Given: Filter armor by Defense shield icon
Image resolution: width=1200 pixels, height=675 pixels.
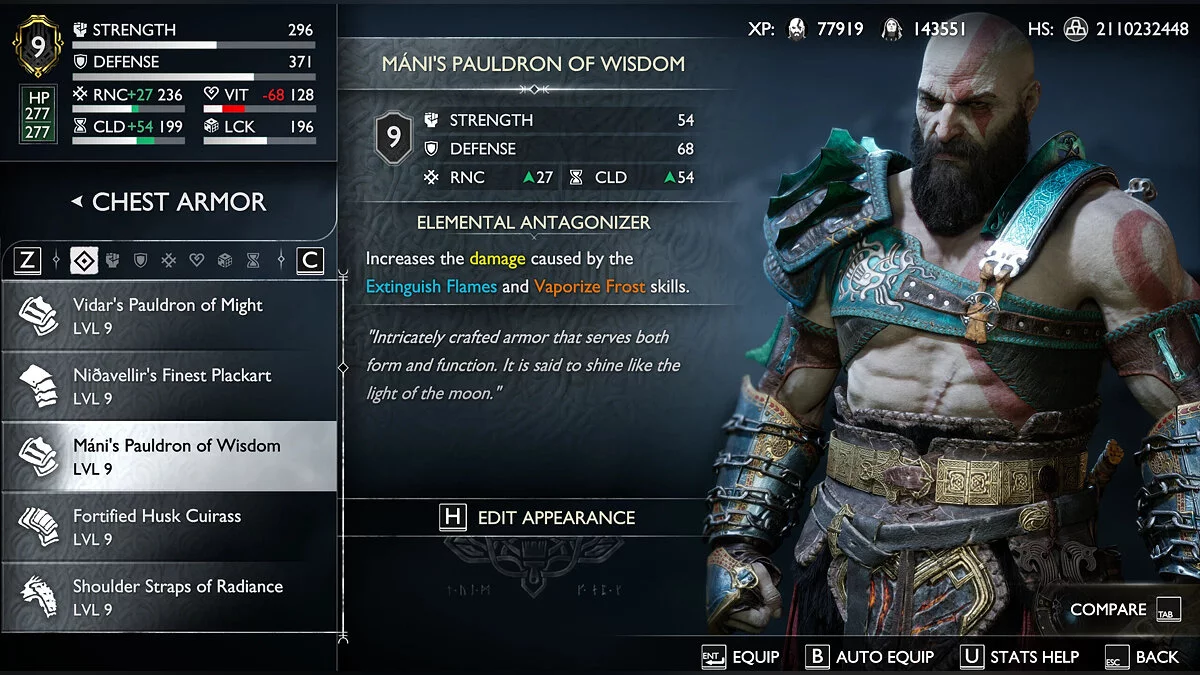Looking at the screenshot, I should pyautogui.click(x=141, y=261).
